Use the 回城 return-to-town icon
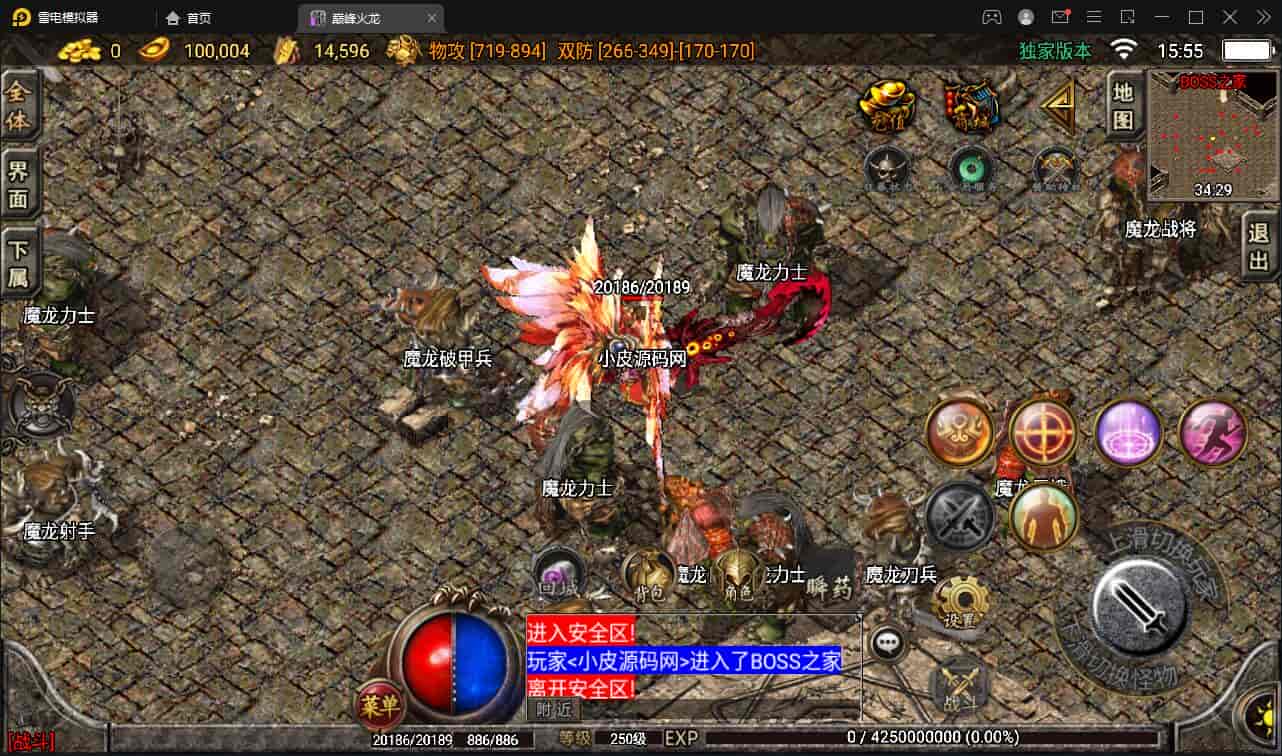This screenshot has height=756, width=1282. pos(558,574)
